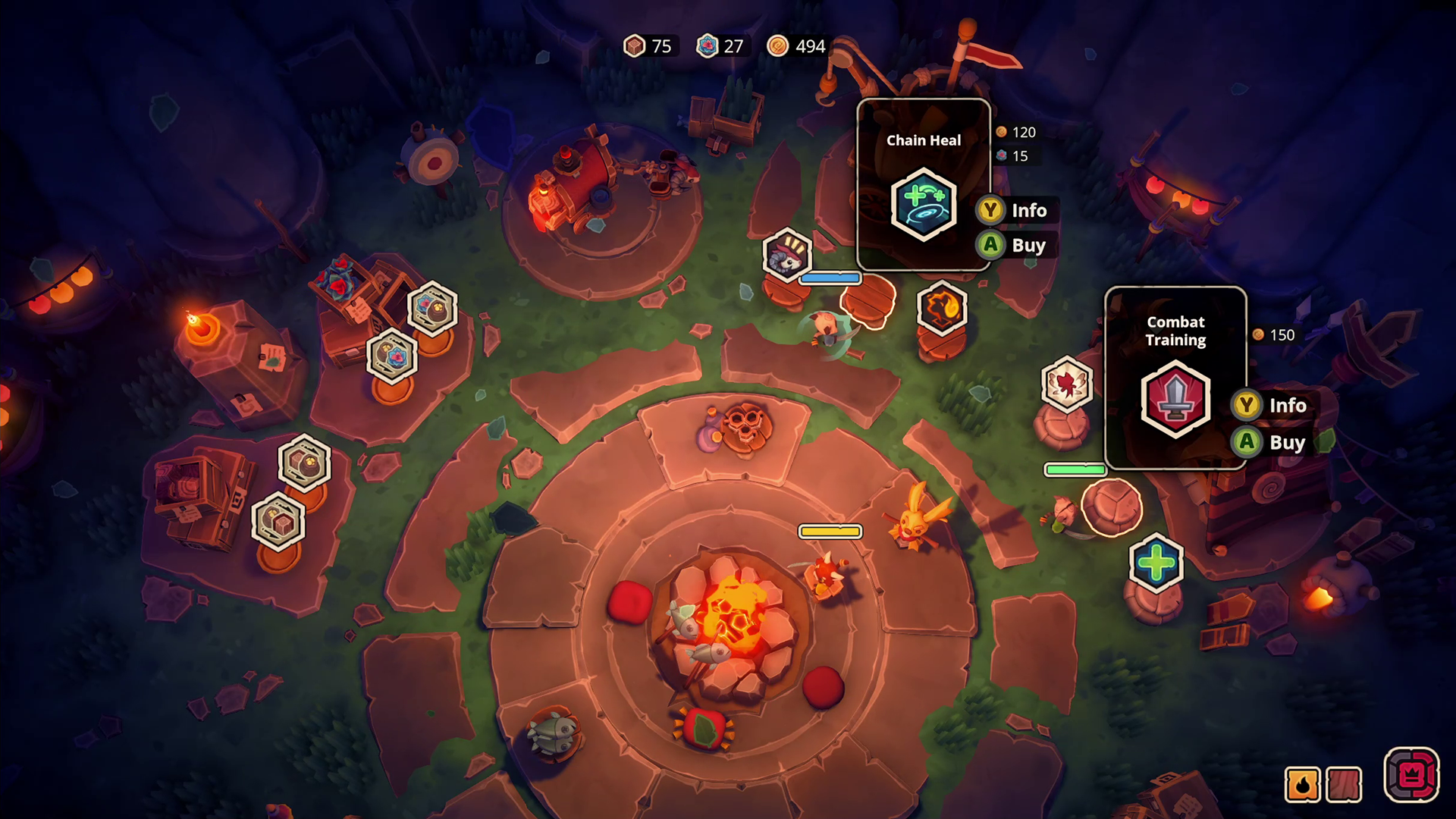The width and height of the screenshot is (1456, 819).
Task: Select the Chain Heal spiral hex icon
Action: click(x=924, y=206)
